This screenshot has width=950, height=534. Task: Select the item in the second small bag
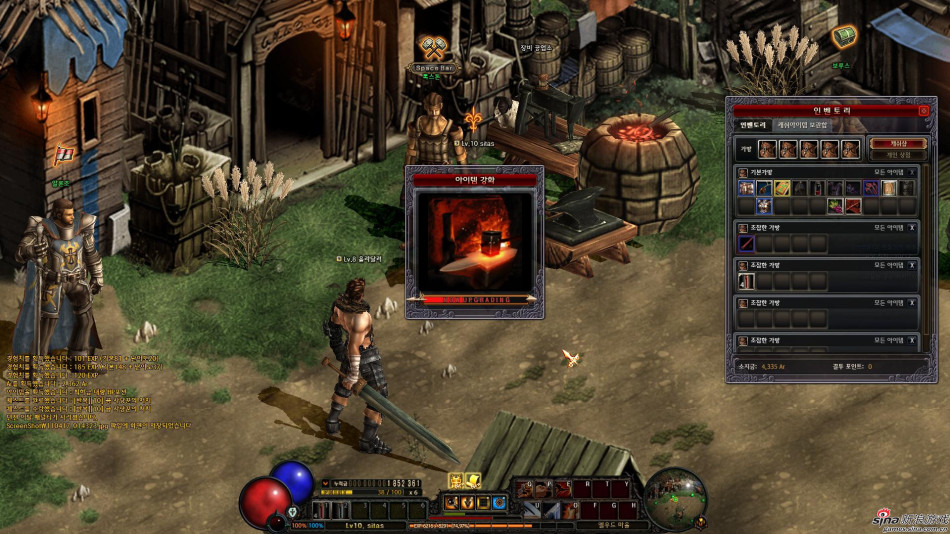coord(746,282)
